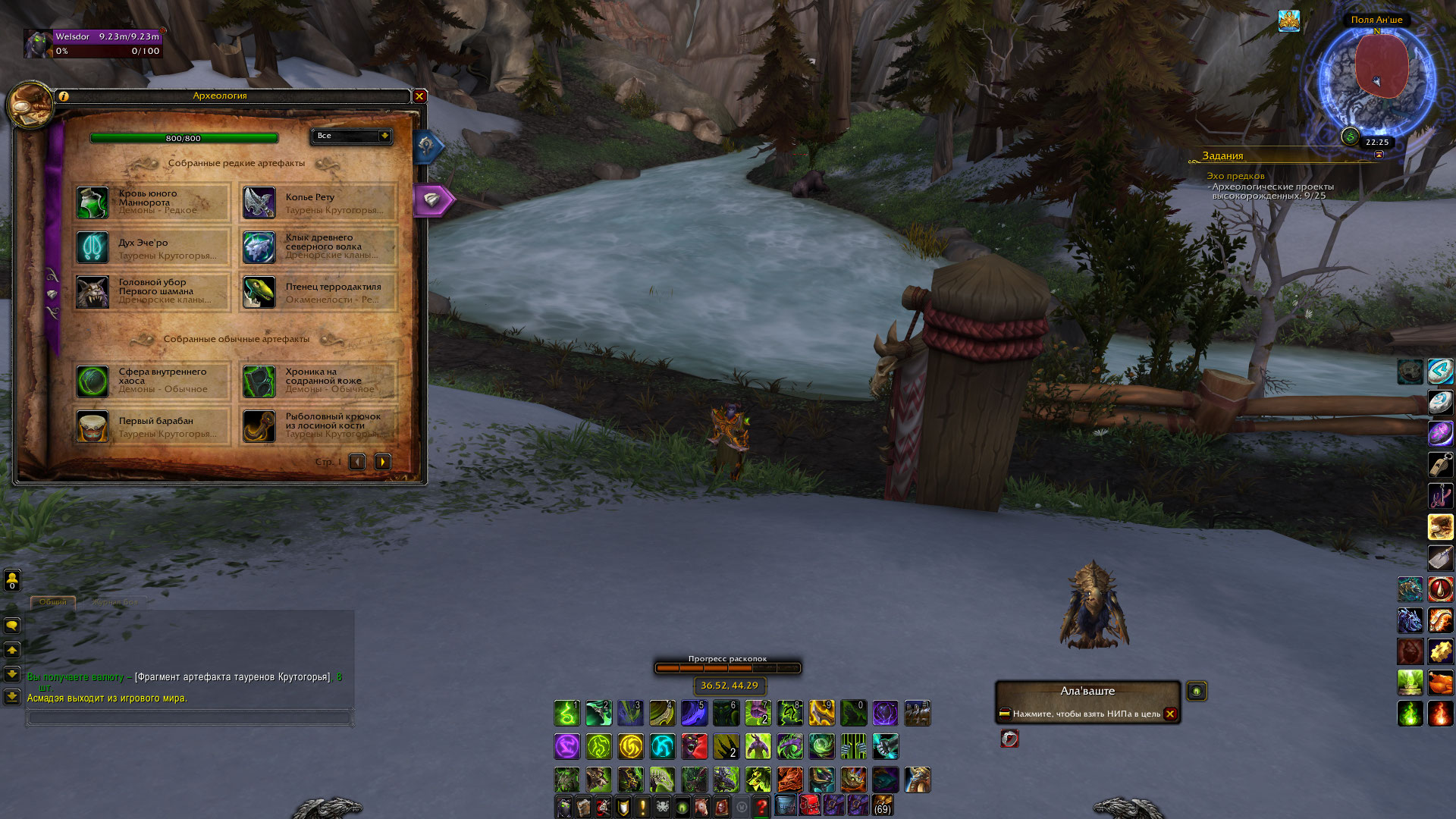Click the Эхо предков quest tracker entry
The height and width of the screenshot is (819, 1456).
(x=1235, y=176)
